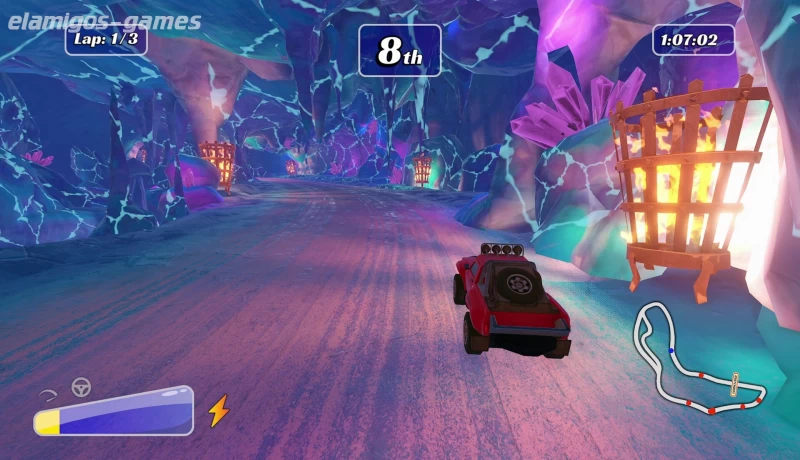Select the steering wheel icon
The image size is (800, 460).
pos(81,386)
